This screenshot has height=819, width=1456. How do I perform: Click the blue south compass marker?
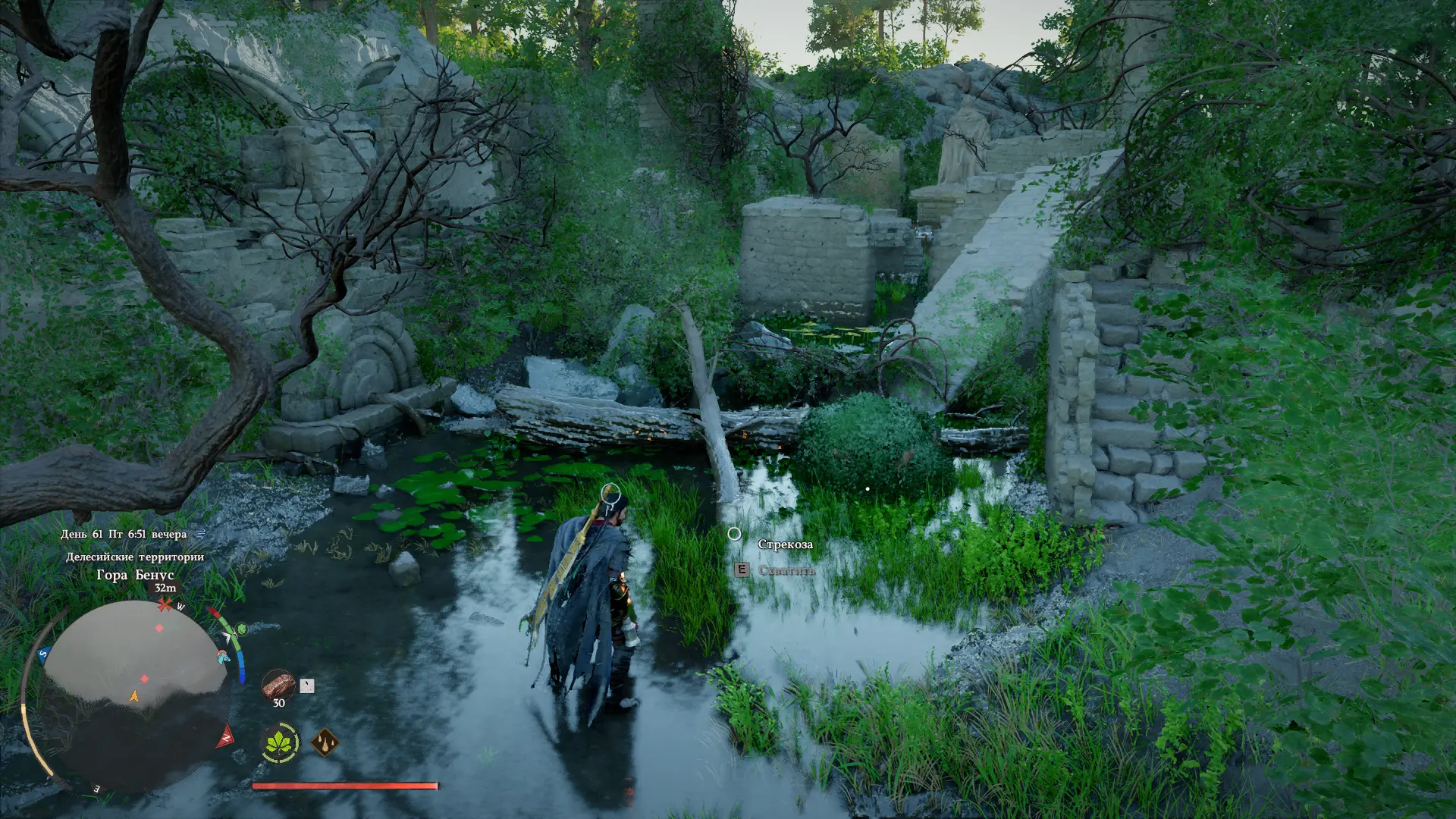click(44, 654)
